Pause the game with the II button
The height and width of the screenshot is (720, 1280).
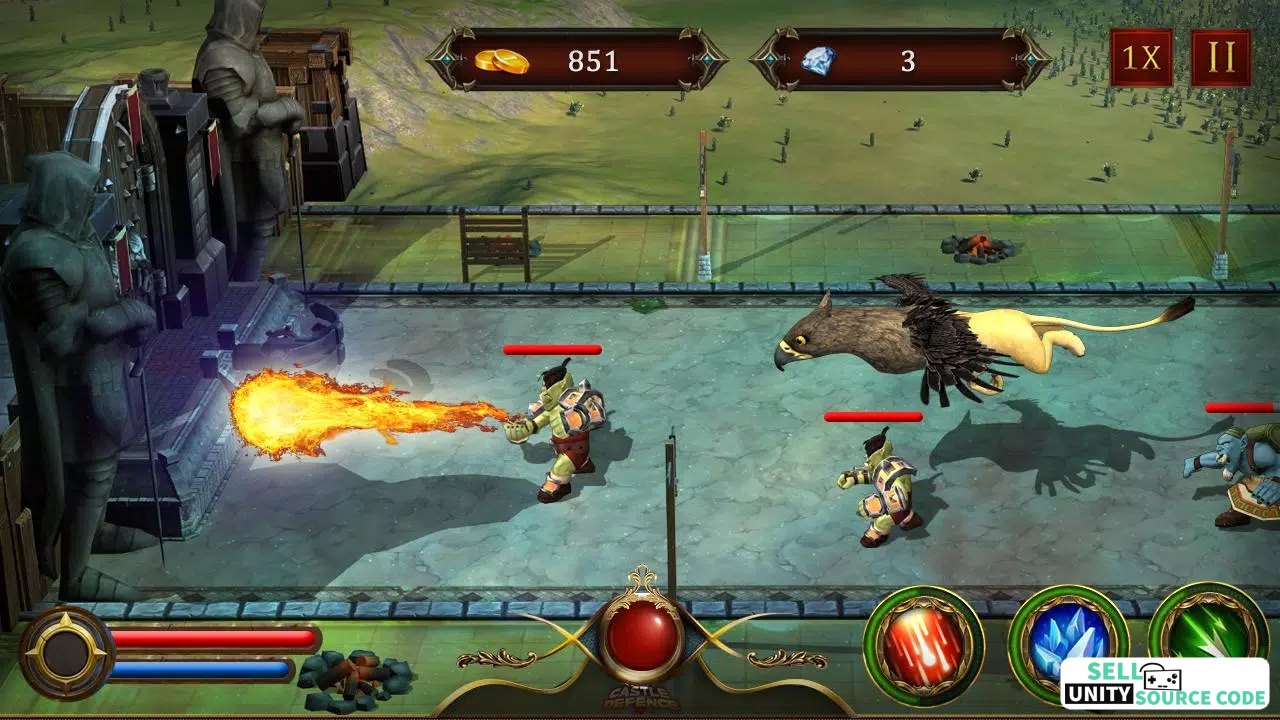pos(1220,58)
